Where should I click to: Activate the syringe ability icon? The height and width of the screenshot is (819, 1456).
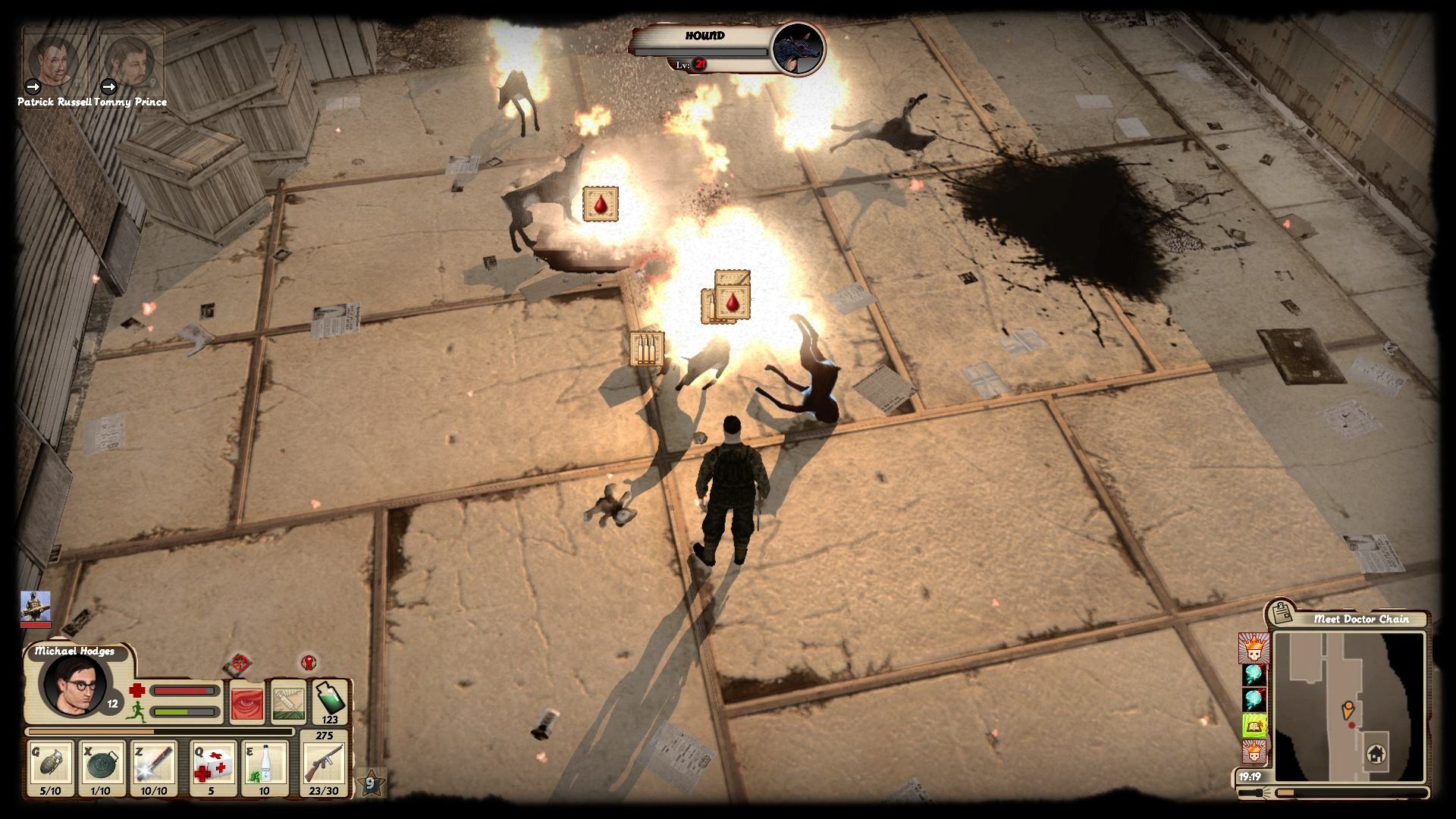click(288, 701)
